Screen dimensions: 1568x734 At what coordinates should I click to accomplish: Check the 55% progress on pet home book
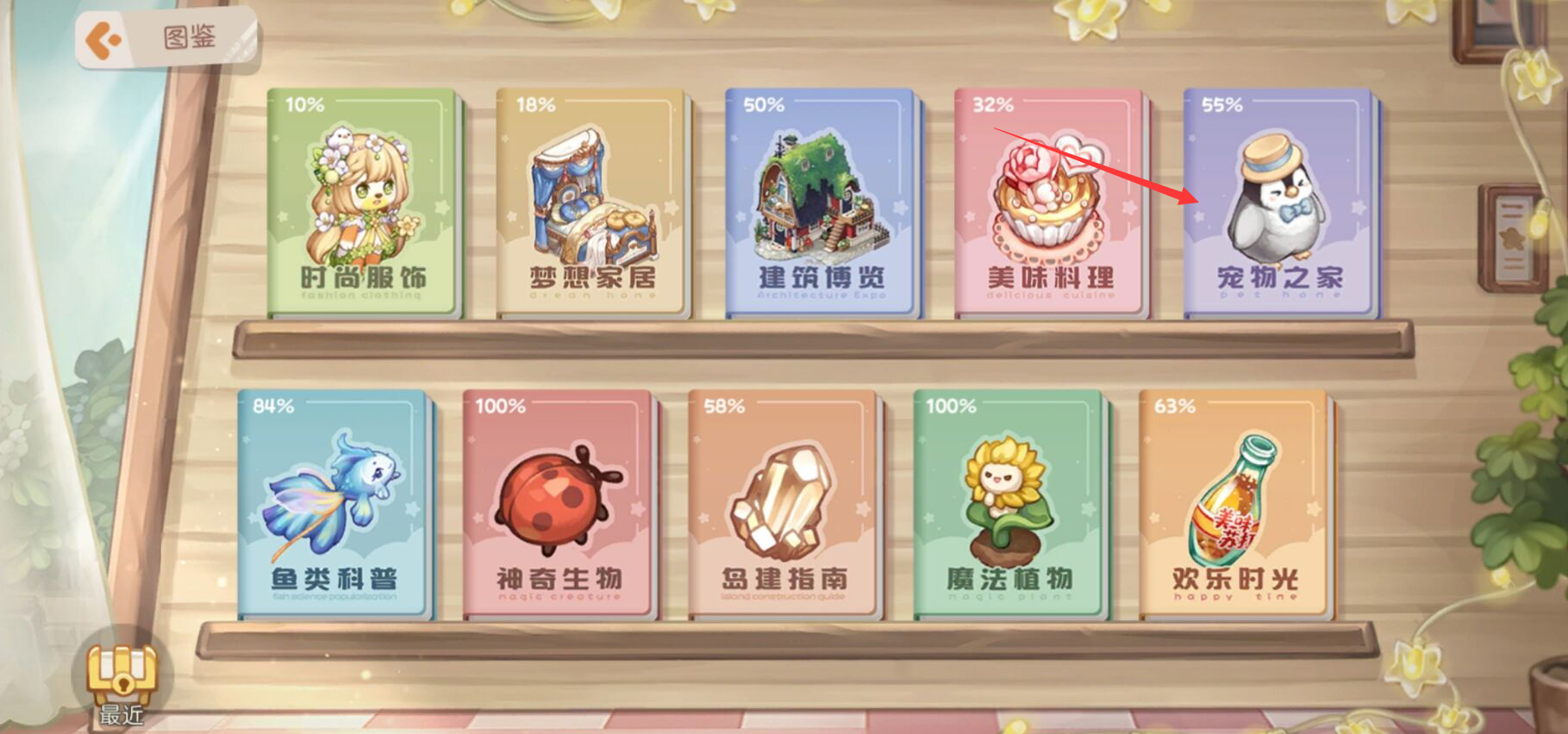pyautogui.click(x=1224, y=104)
